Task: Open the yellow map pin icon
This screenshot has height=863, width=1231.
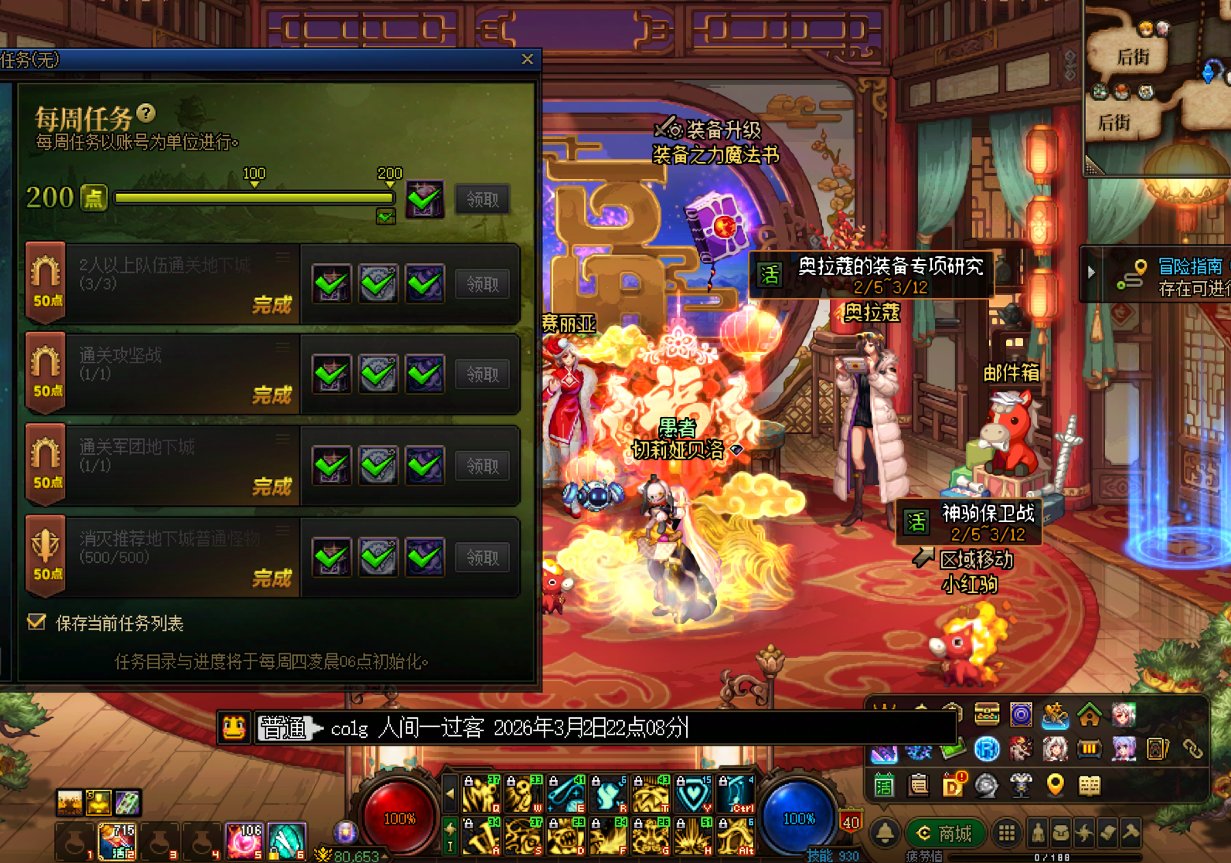Action: [1055, 785]
